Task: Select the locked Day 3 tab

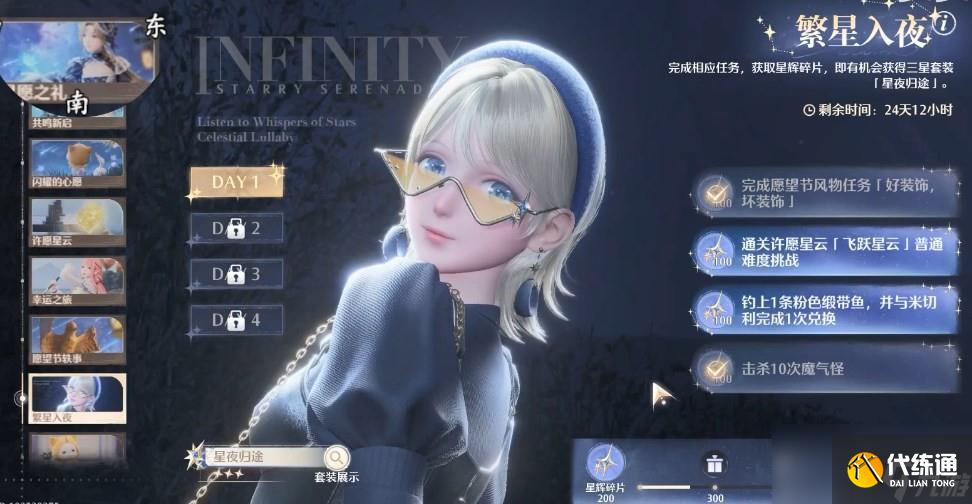Action: (236, 274)
